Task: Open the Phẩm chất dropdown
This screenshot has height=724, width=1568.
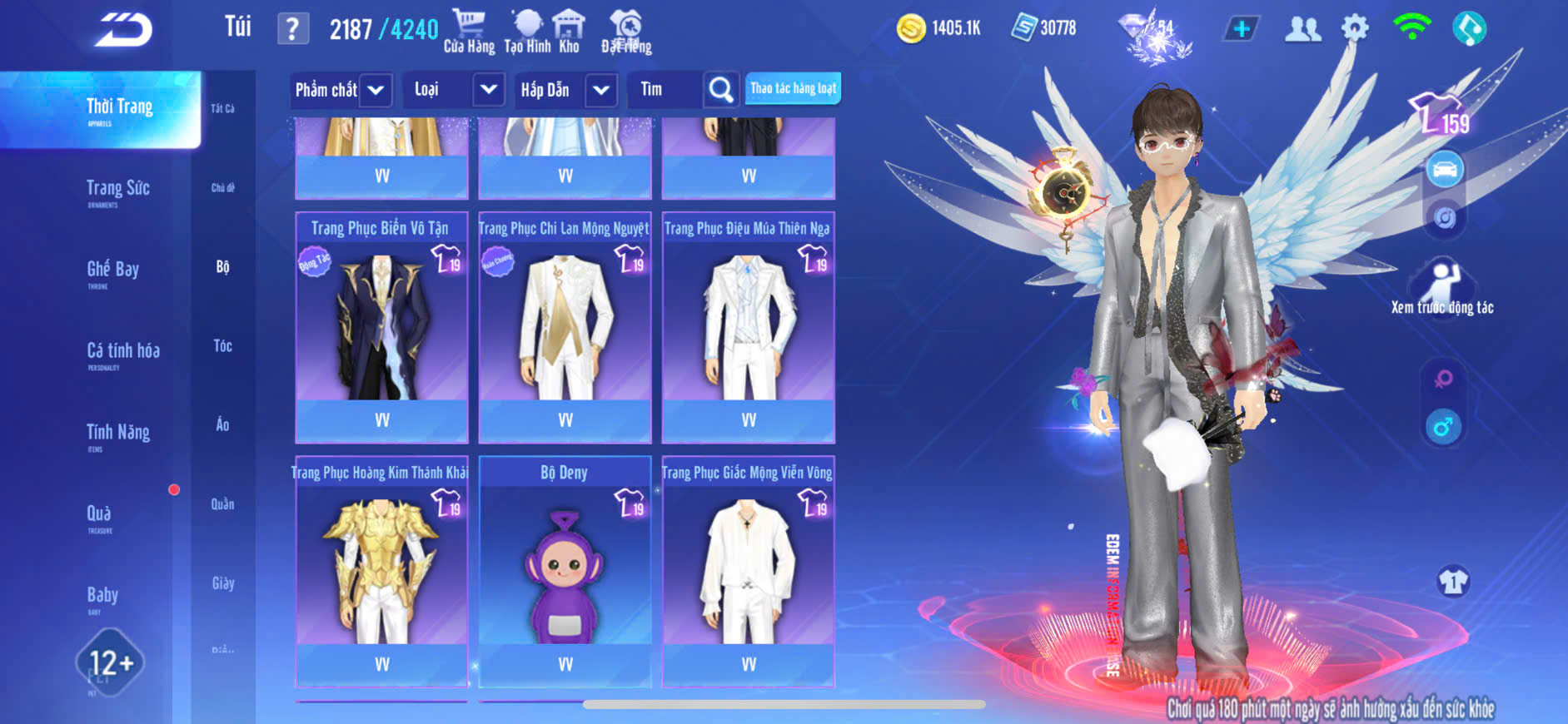Action: [x=376, y=90]
